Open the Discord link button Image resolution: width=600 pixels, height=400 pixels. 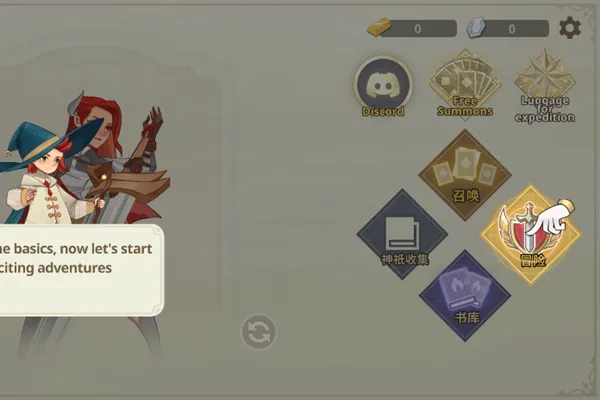(383, 86)
